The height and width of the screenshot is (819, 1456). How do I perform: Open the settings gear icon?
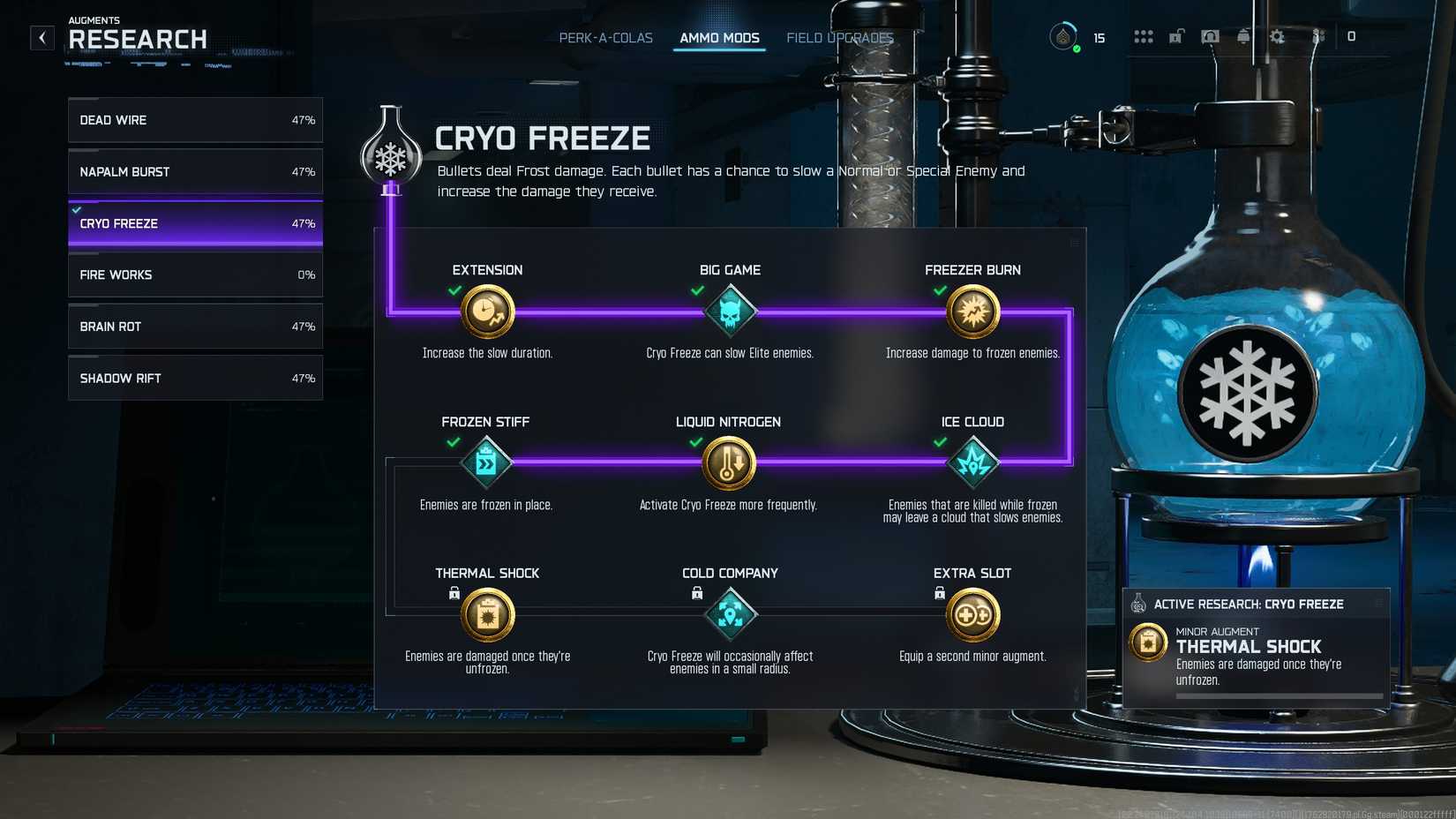[1277, 37]
